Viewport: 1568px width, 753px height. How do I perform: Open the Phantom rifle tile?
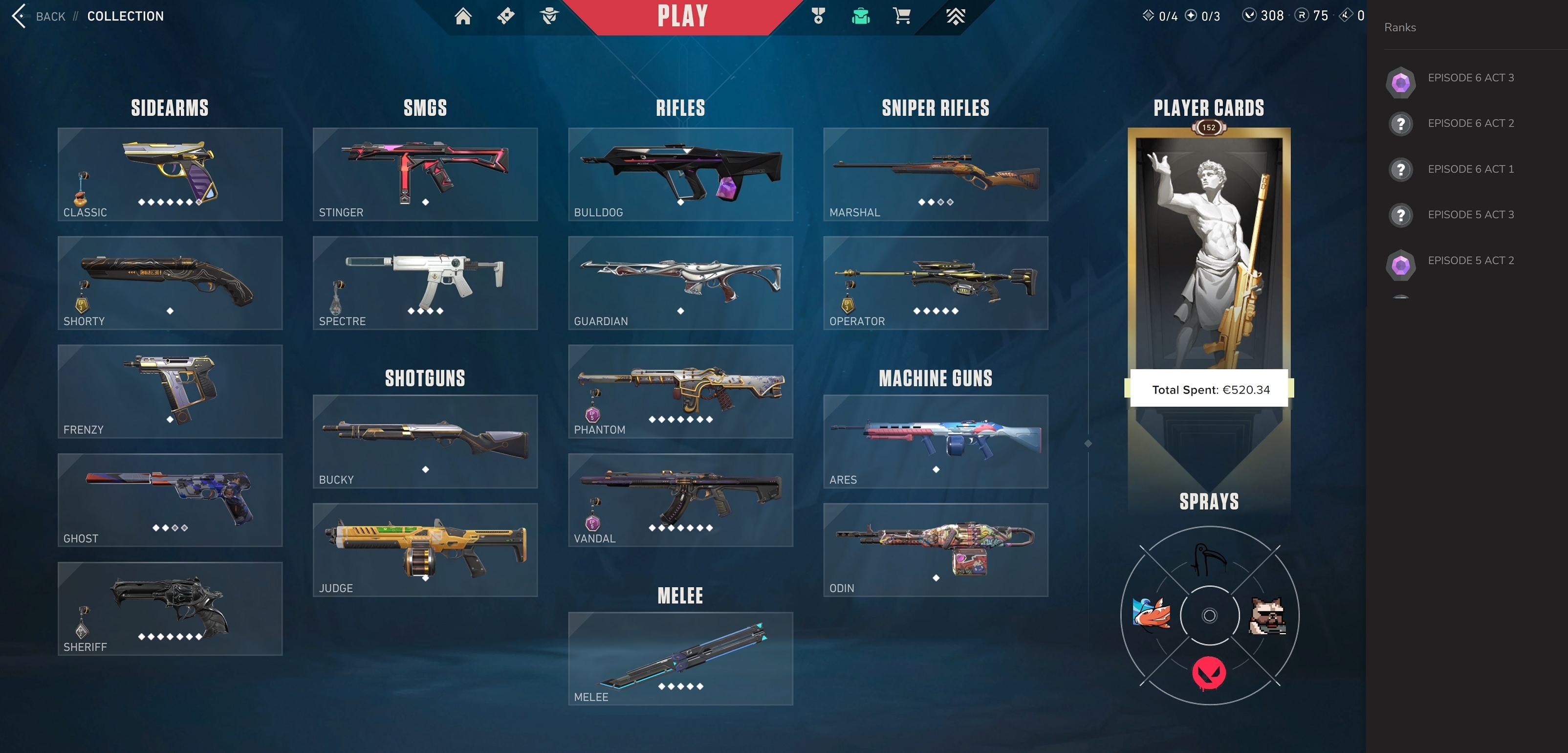(680, 392)
